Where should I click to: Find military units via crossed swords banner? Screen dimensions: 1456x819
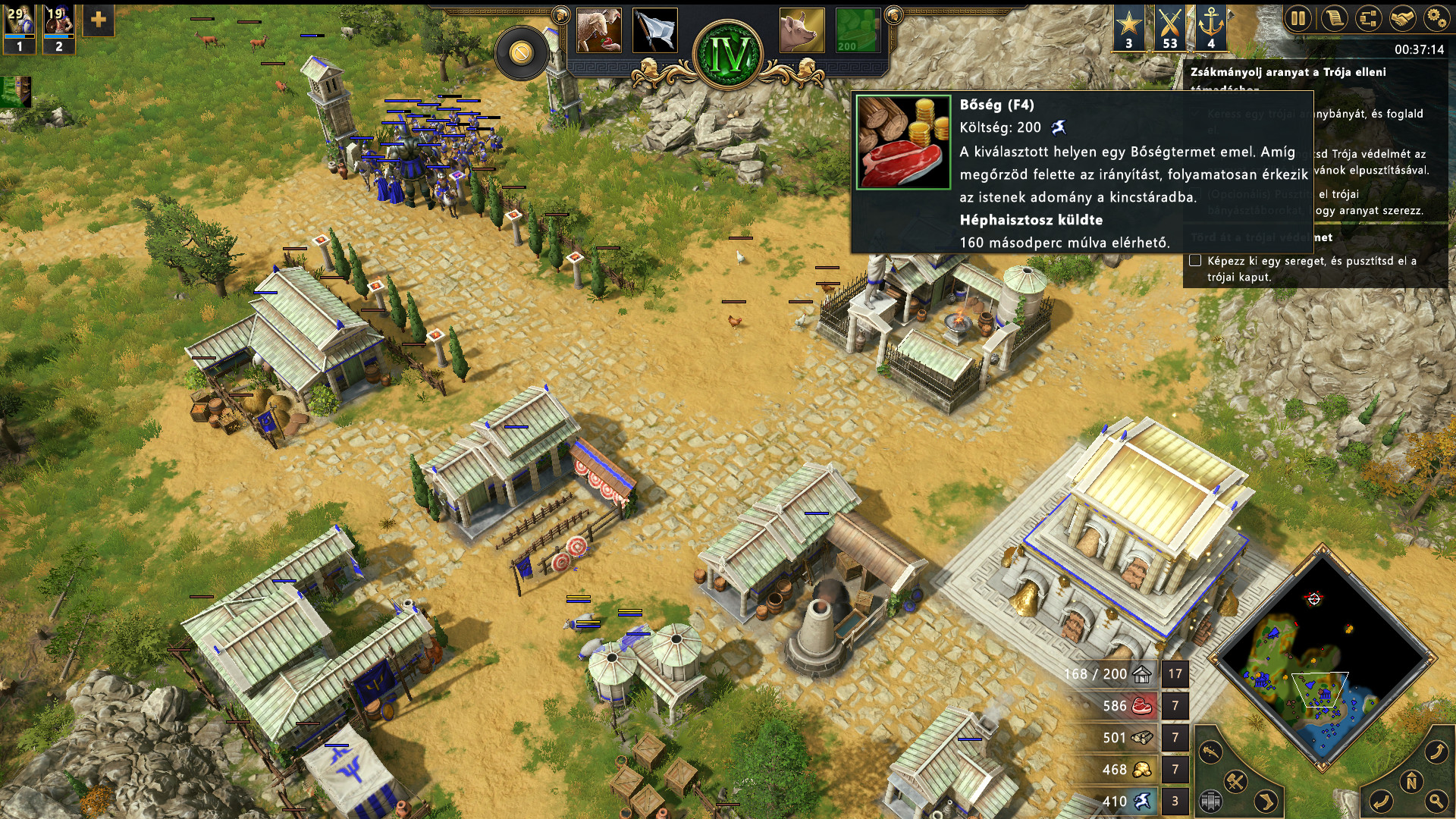(x=1169, y=28)
